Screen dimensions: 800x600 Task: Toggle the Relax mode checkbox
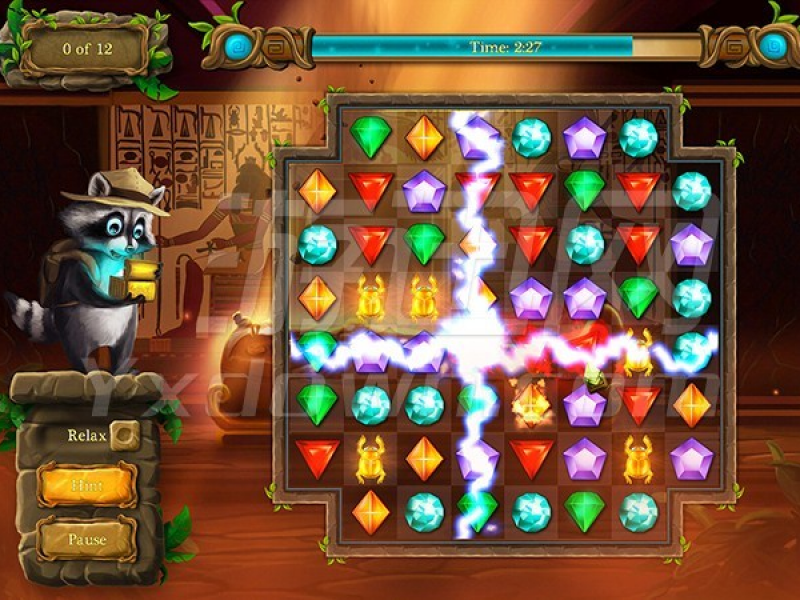click(x=125, y=435)
